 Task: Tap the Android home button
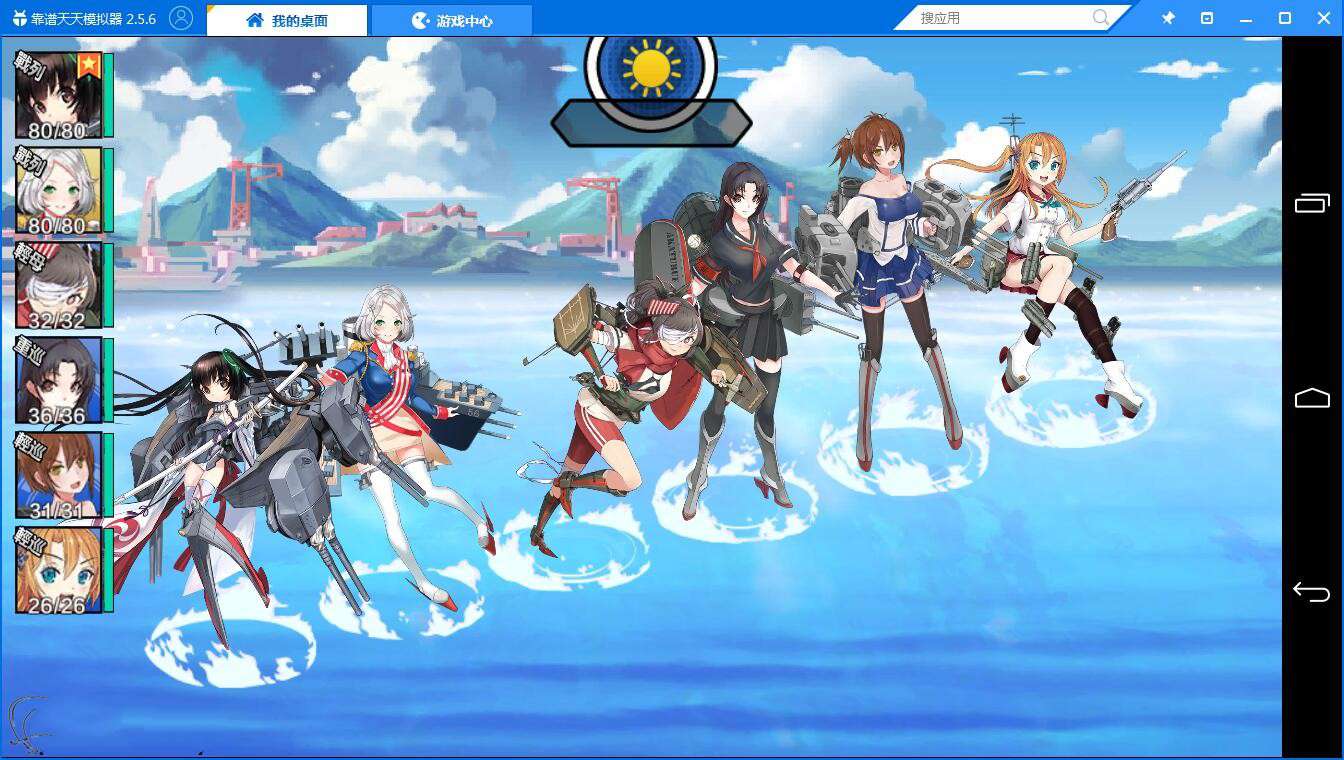(1312, 398)
